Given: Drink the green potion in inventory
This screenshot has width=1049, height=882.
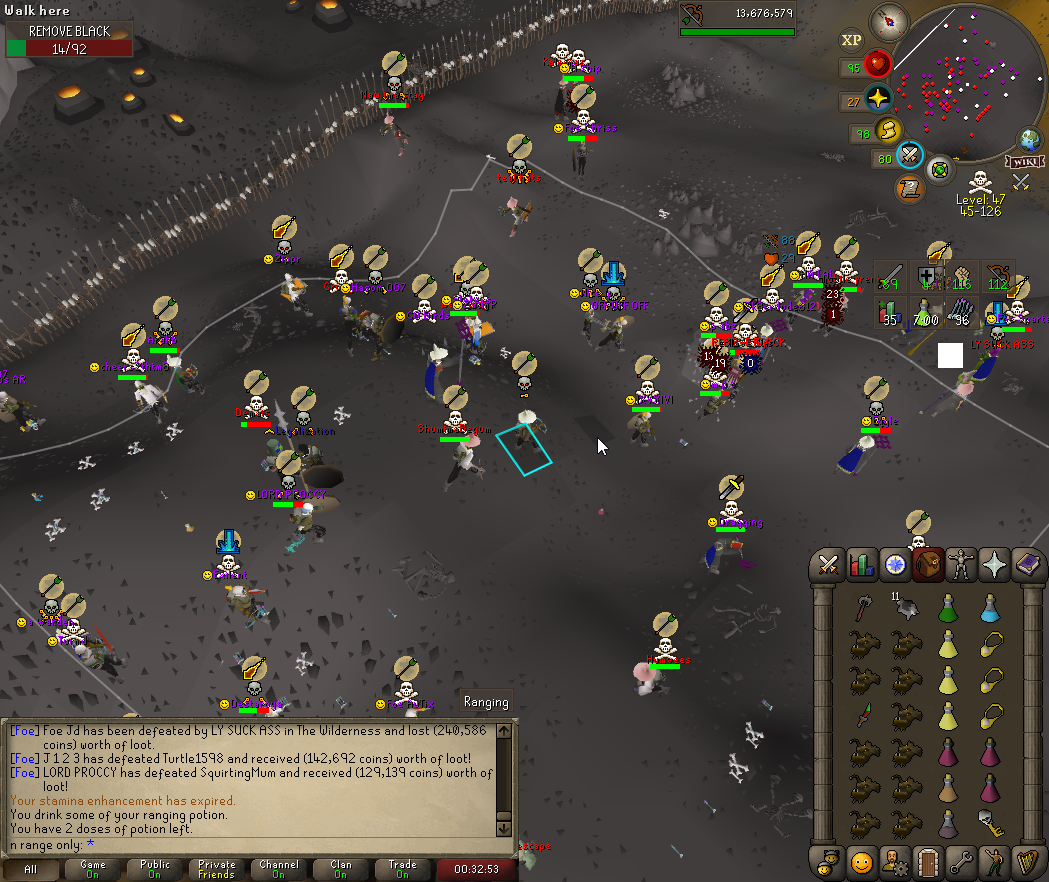Looking at the screenshot, I should [x=947, y=607].
